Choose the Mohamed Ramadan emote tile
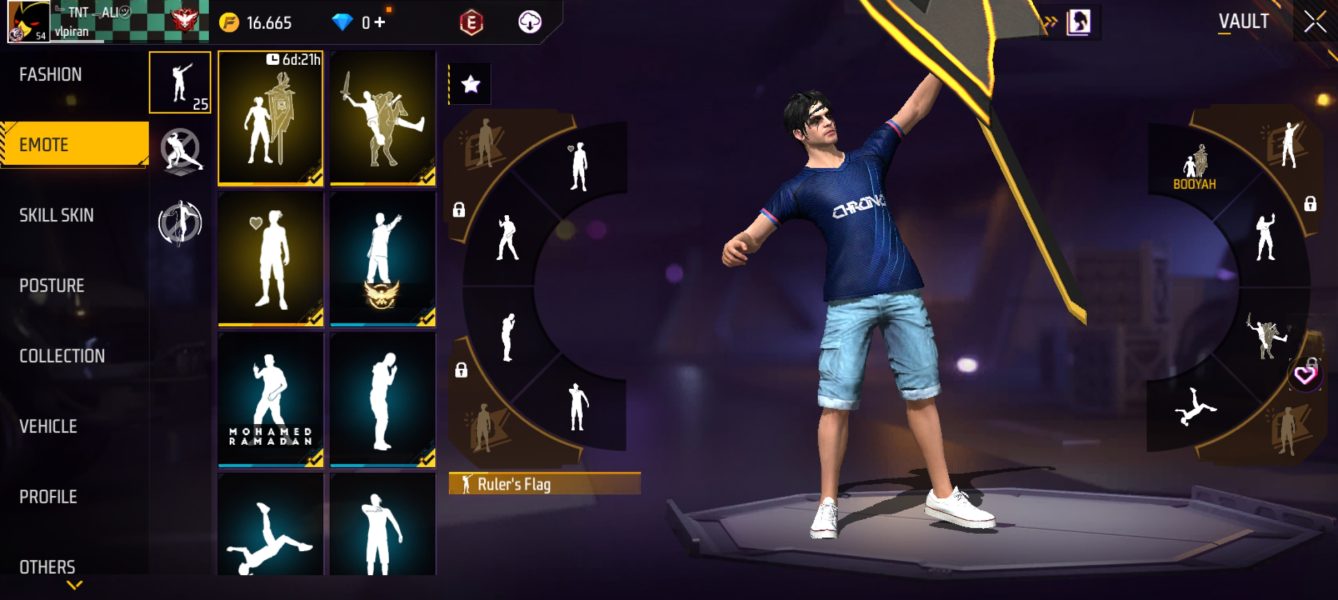 point(270,400)
